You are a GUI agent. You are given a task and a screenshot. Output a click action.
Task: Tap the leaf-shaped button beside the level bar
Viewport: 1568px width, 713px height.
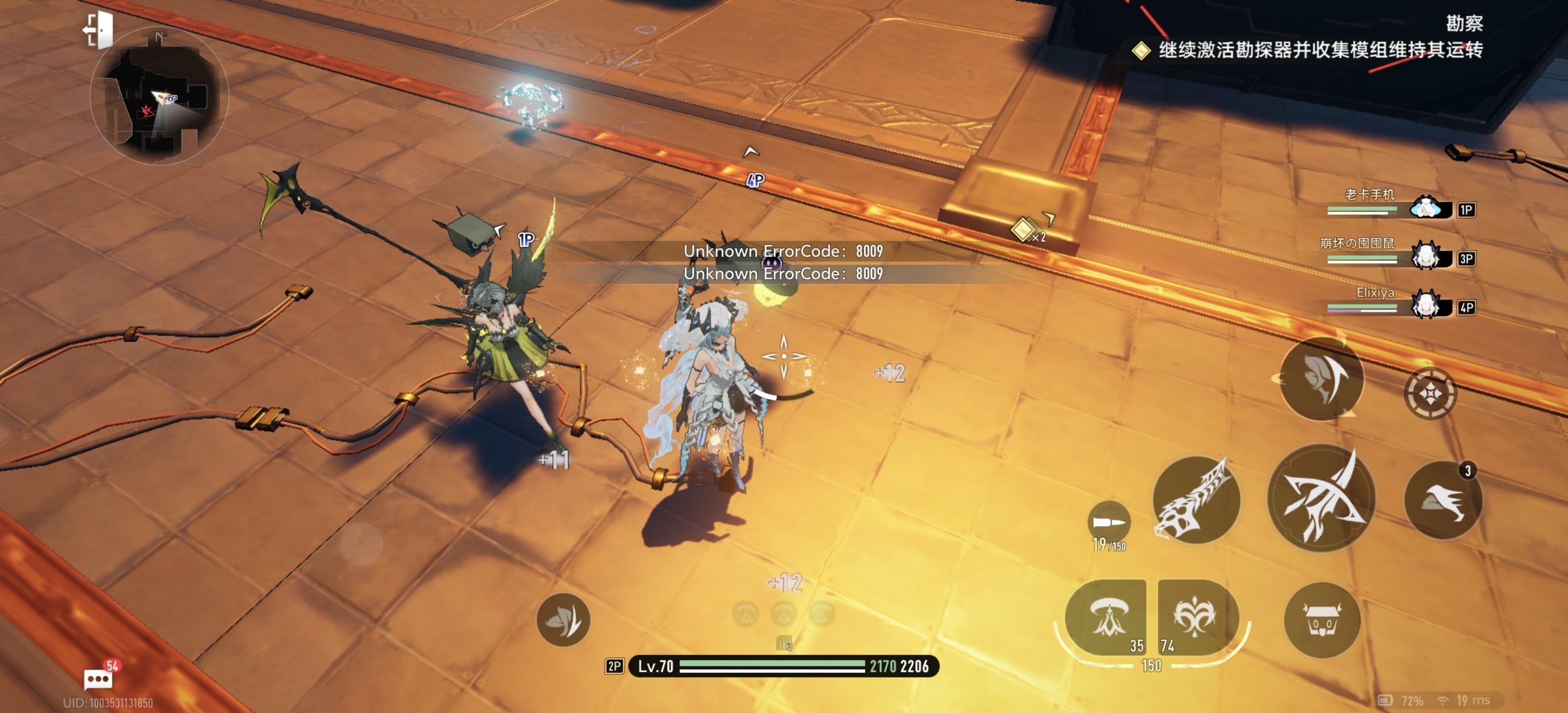click(563, 620)
